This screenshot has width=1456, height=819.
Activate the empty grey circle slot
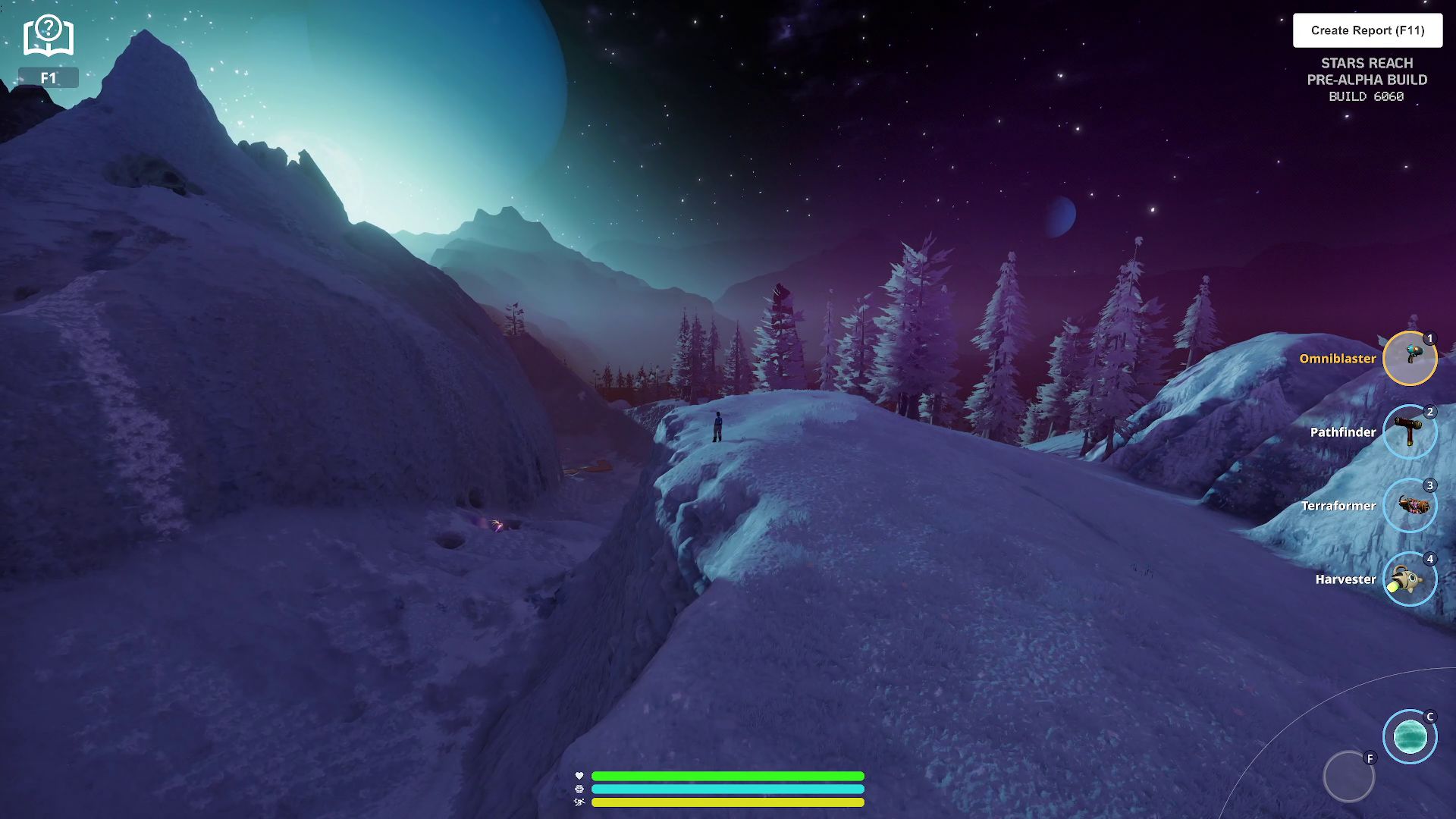pyautogui.click(x=1348, y=777)
